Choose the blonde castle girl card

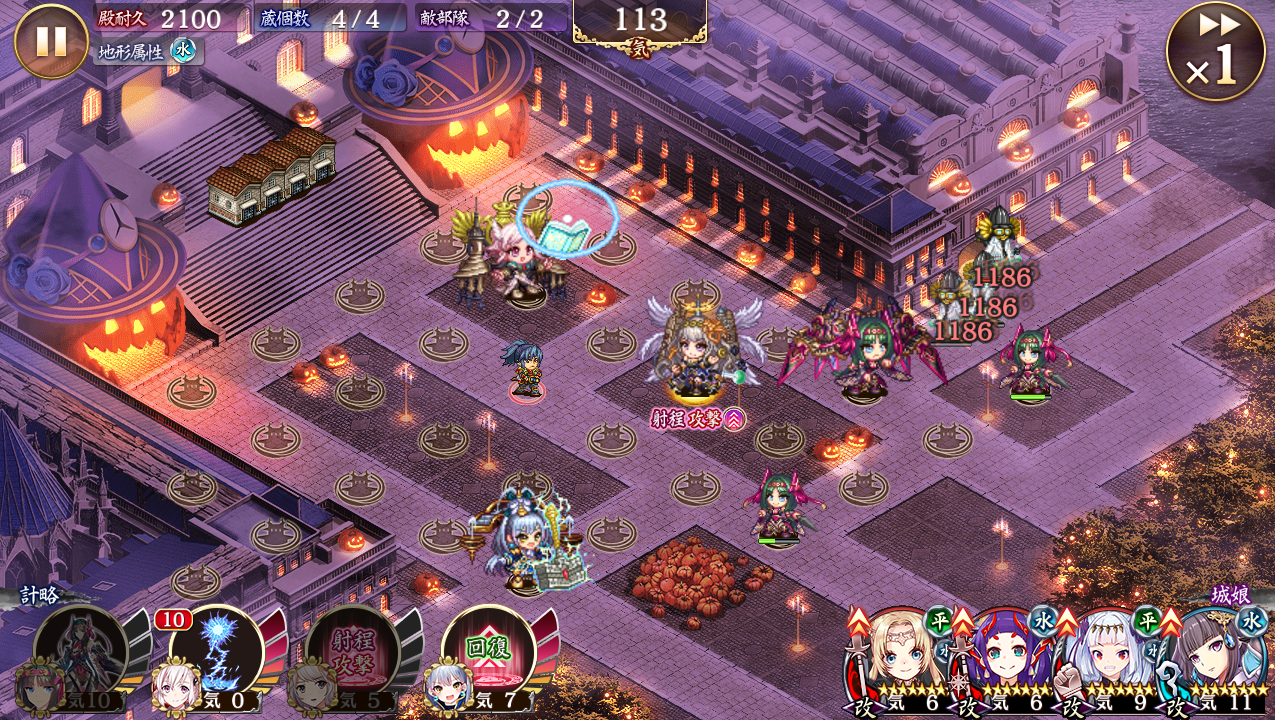pyautogui.click(x=895, y=658)
